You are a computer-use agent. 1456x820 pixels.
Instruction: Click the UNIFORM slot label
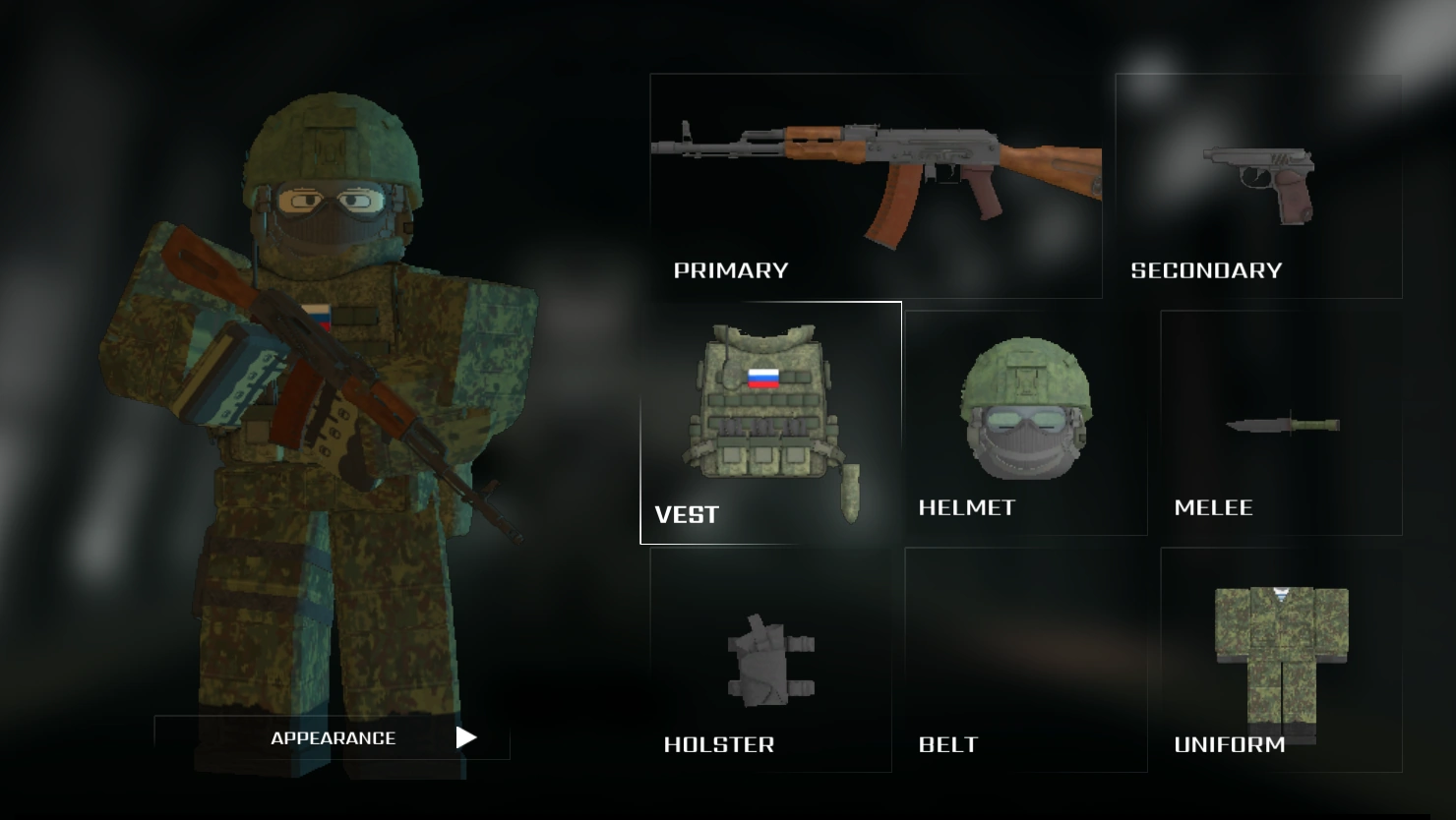tap(1230, 744)
